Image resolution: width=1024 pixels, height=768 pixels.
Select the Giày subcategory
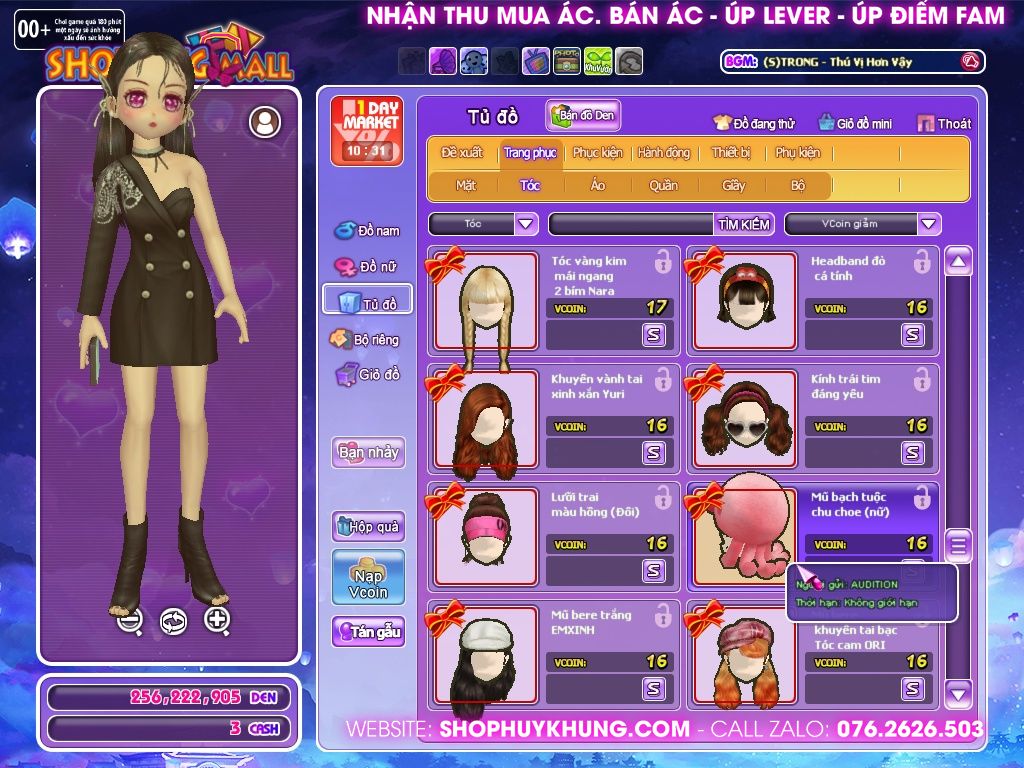coord(734,185)
